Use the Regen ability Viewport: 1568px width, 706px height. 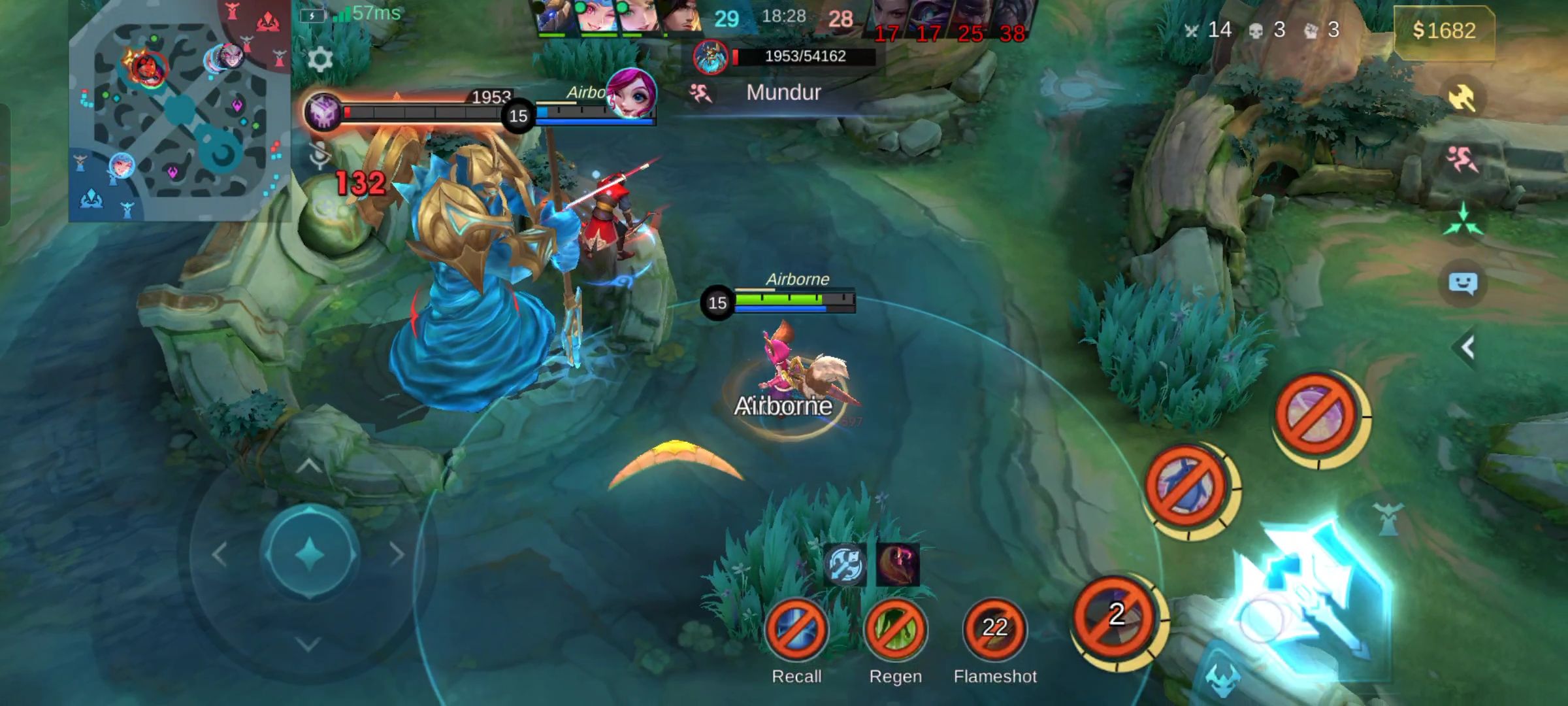(895, 629)
